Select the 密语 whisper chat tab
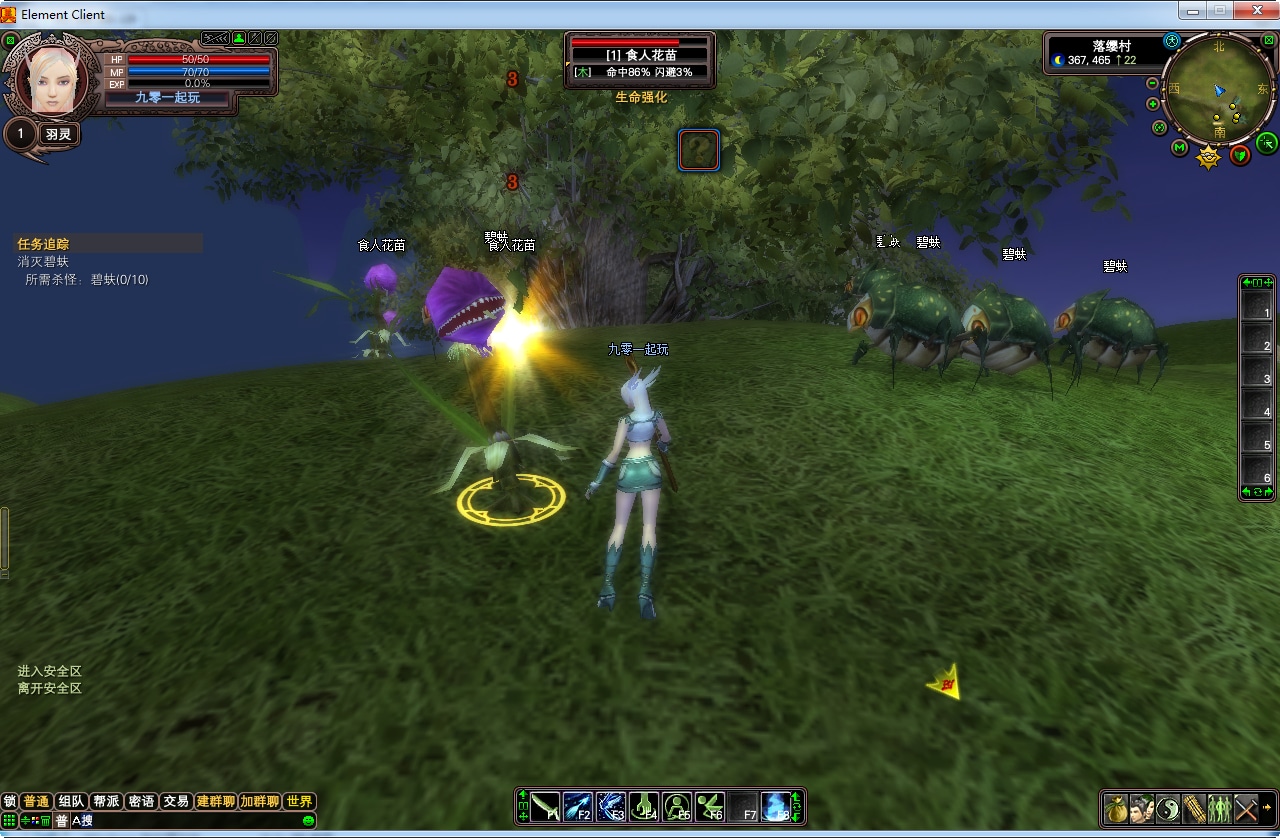 pyautogui.click(x=141, y=802)
